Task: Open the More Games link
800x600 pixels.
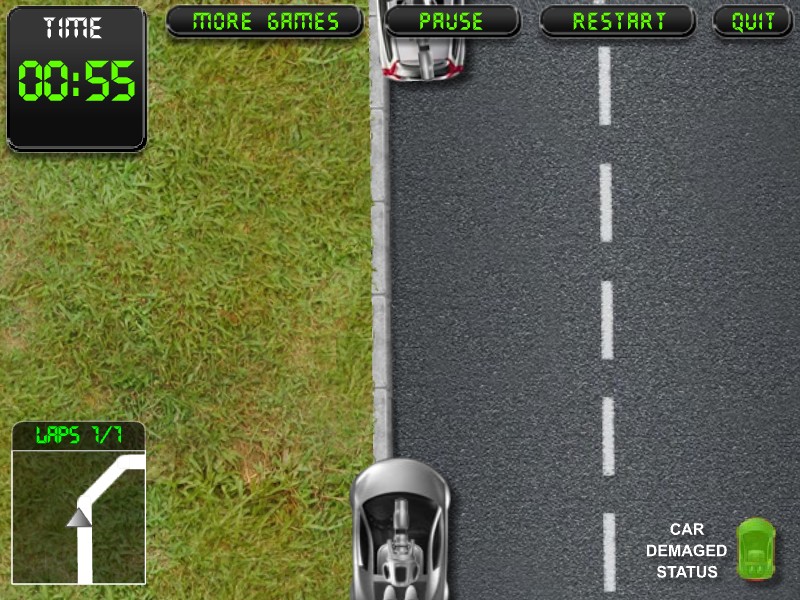Action: coord(265,21)
